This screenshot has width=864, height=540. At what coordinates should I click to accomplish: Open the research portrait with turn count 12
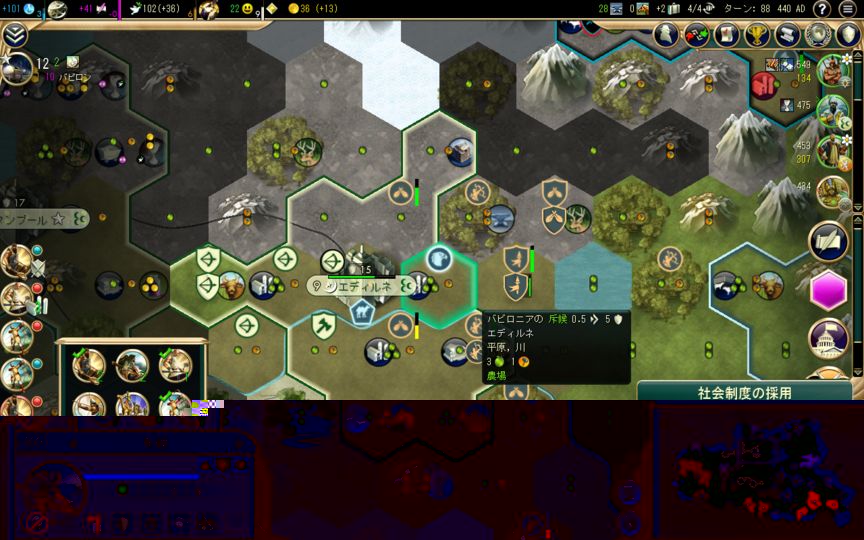pos(18,68)
